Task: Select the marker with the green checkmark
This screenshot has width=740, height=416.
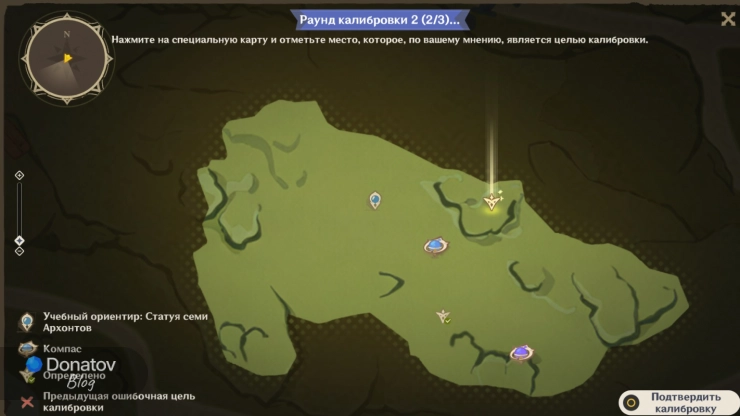Action: [x=443, y=317]
